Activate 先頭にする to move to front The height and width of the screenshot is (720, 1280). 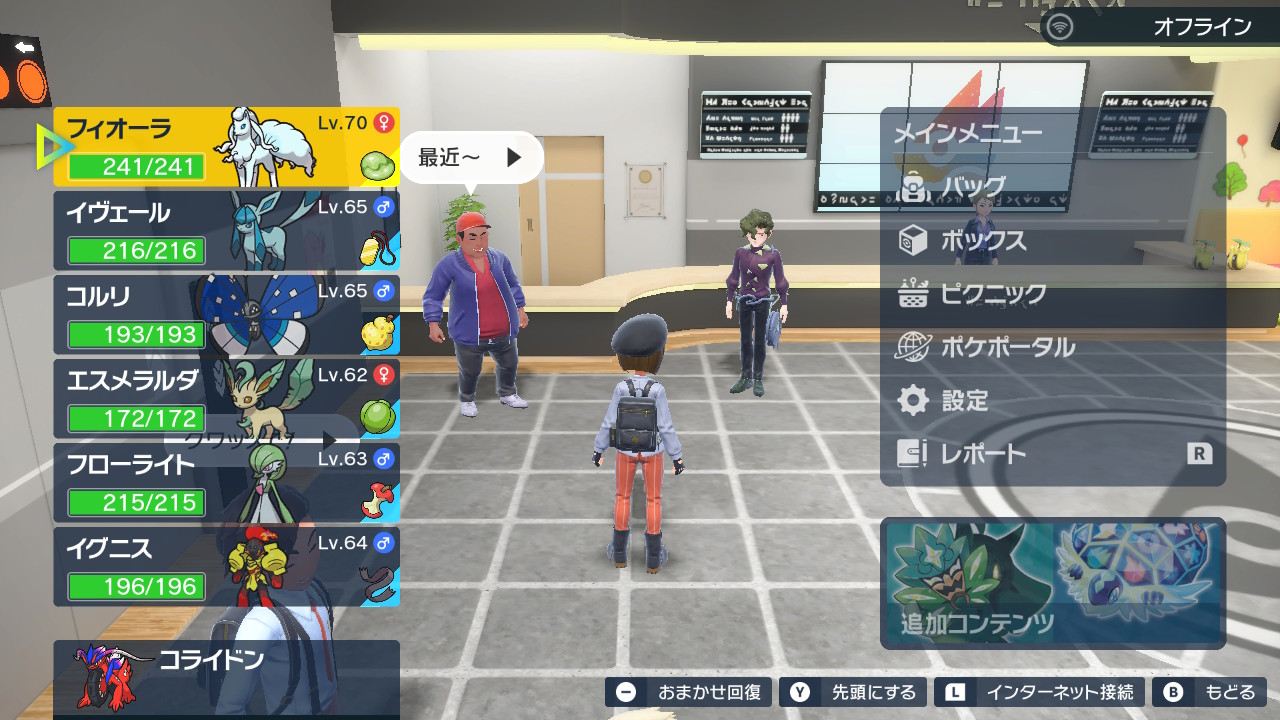(853, 692)
